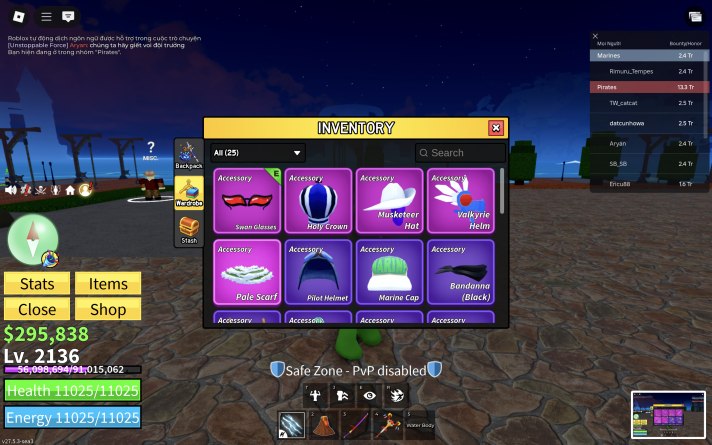Screen dimensions: 712x445
Task: Open the Roblox chat button
Action: click(68, 17)
